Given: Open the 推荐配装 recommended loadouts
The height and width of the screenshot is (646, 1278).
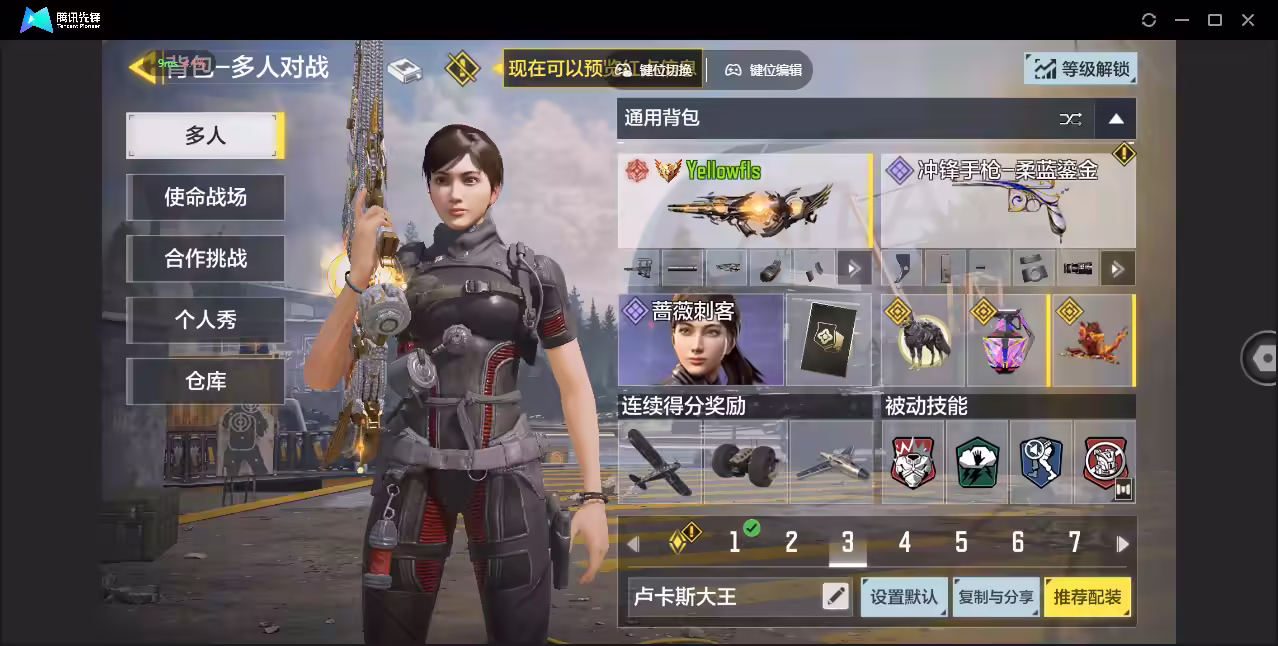Looking at the screenshot, I should 1087,597.
